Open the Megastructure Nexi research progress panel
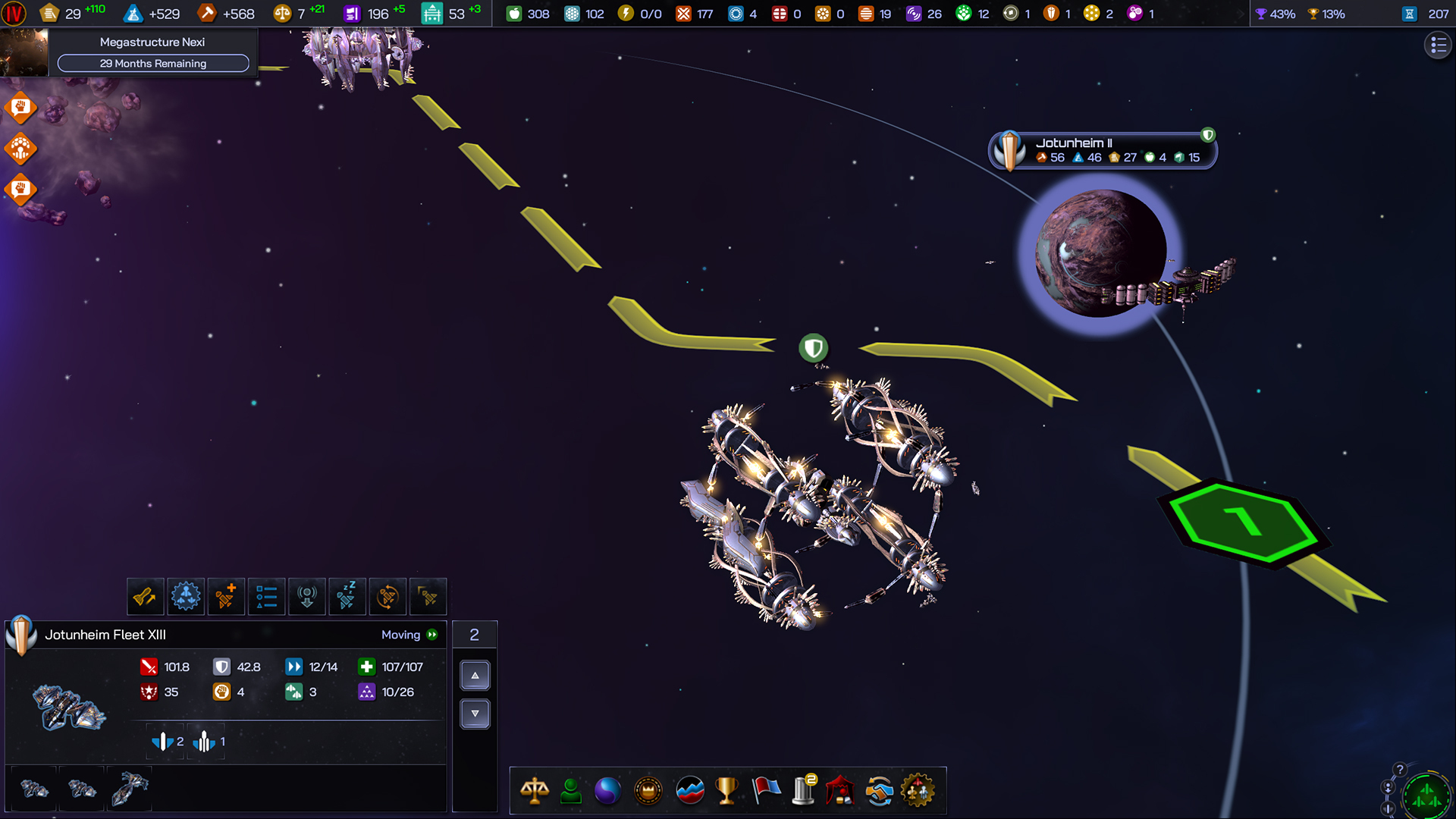Screen dimensions: 1456x819 pos(152,53)
